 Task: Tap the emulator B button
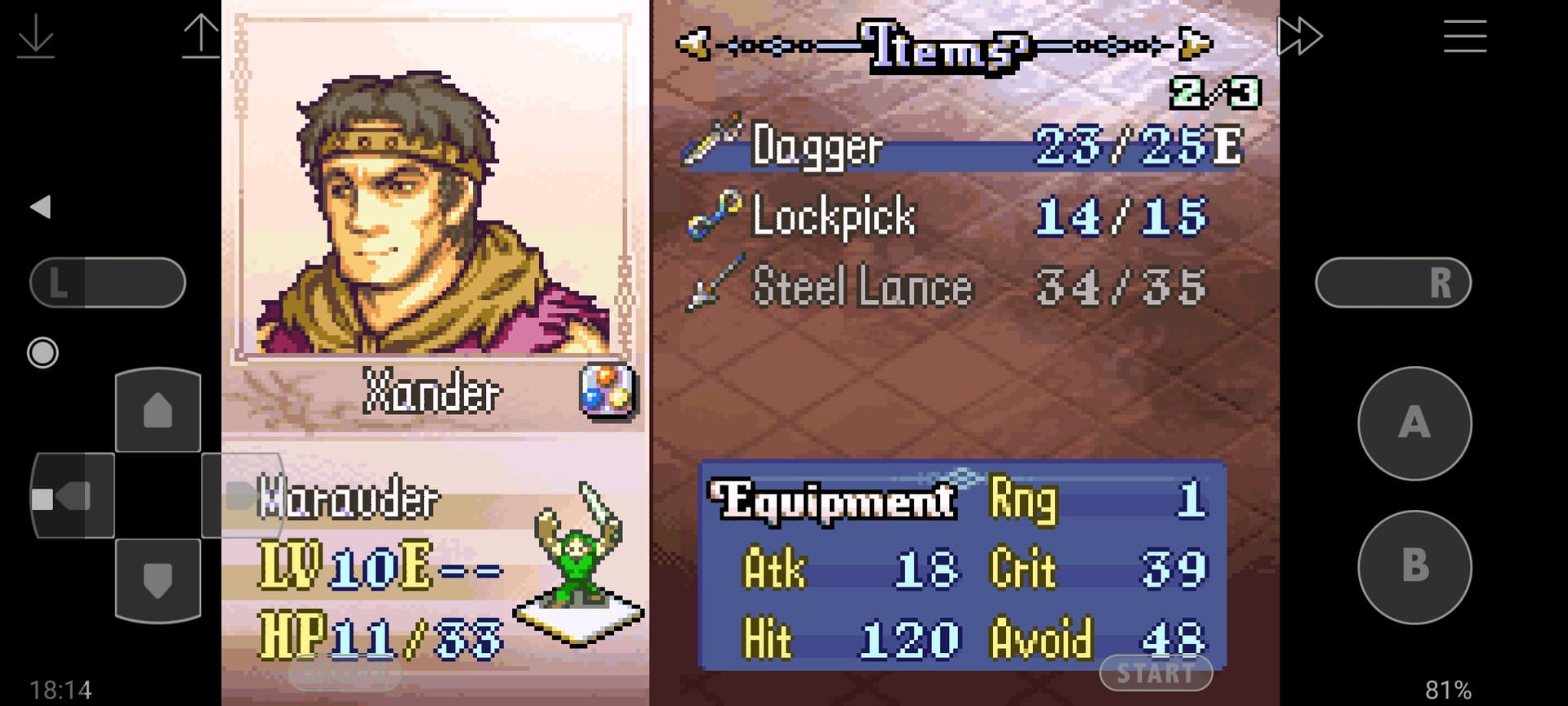coord(1414,566)
